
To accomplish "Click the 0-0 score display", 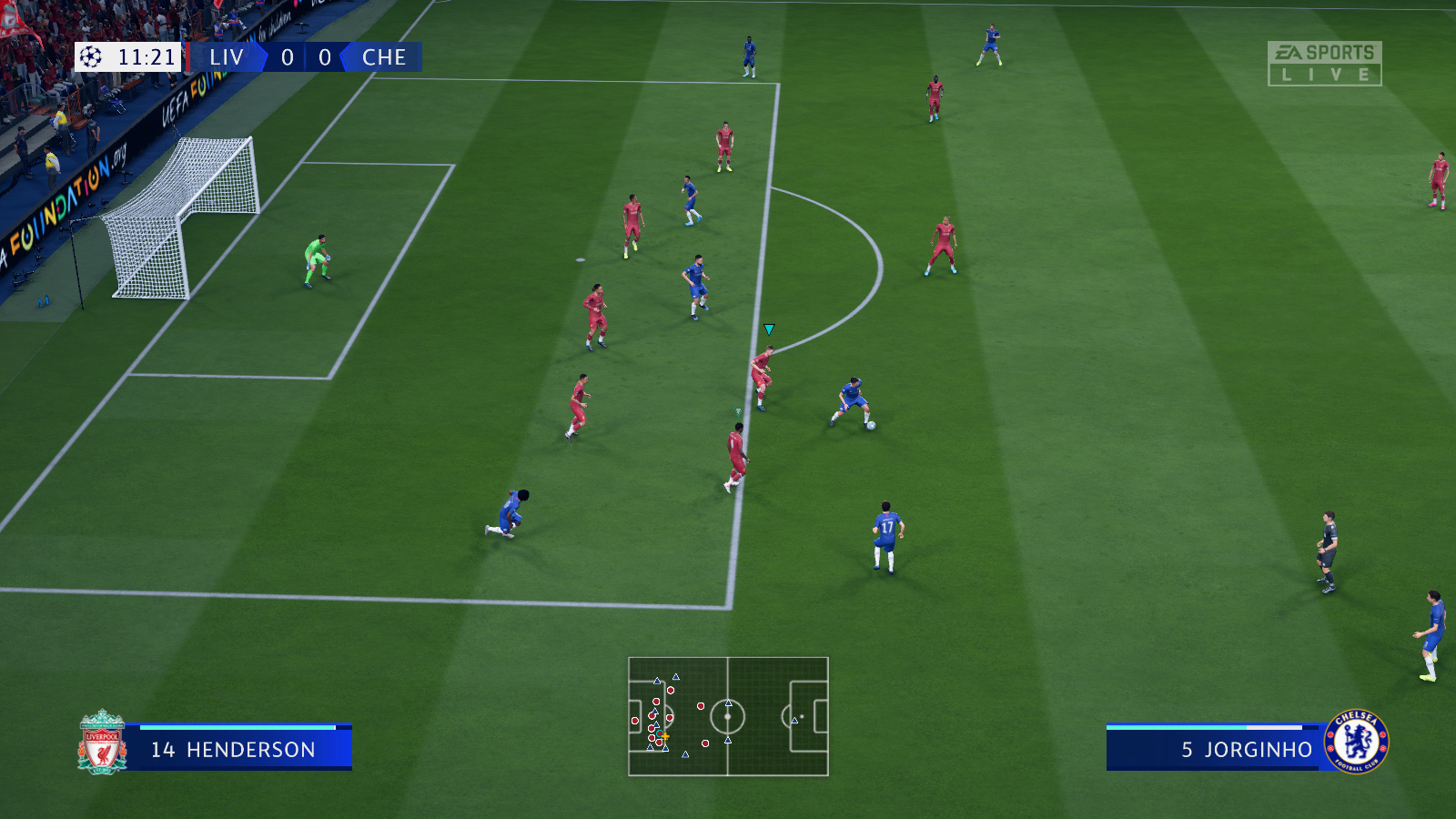I will pyautogui.click(x=305, y=57).
